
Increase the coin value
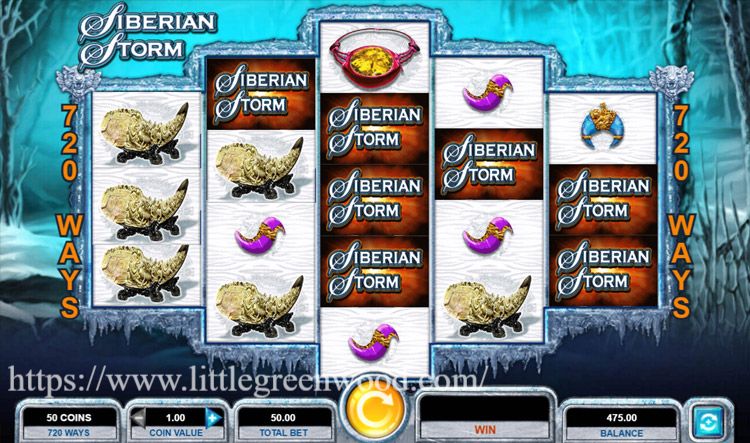[x=212, y=415]
